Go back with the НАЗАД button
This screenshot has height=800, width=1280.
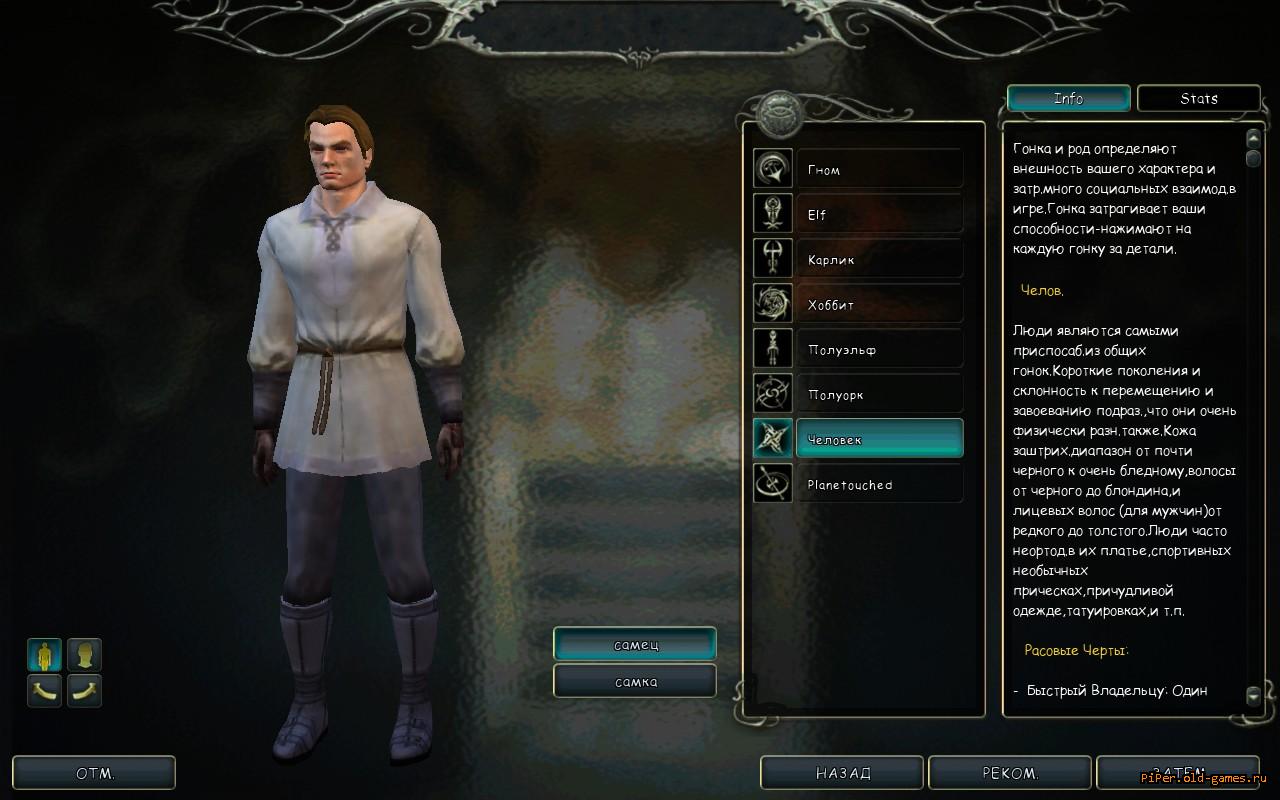[843, 773]
